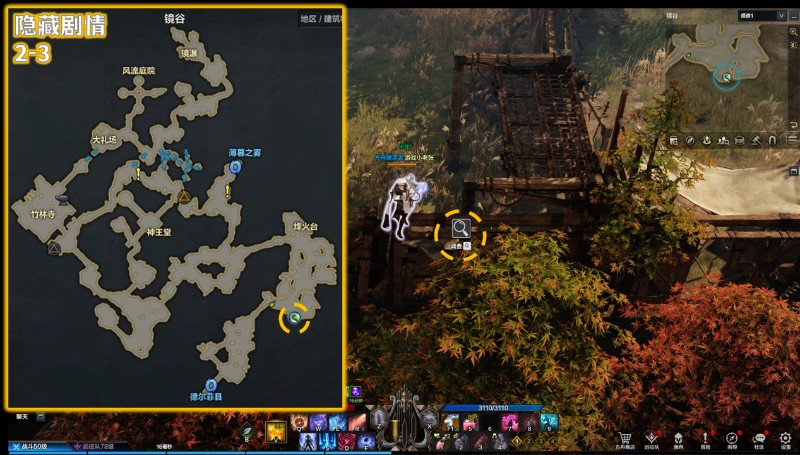Viewport: 800px width, 455px height.
Task: Open the 聊天 chat tab
Action: [x=22, y=415]
